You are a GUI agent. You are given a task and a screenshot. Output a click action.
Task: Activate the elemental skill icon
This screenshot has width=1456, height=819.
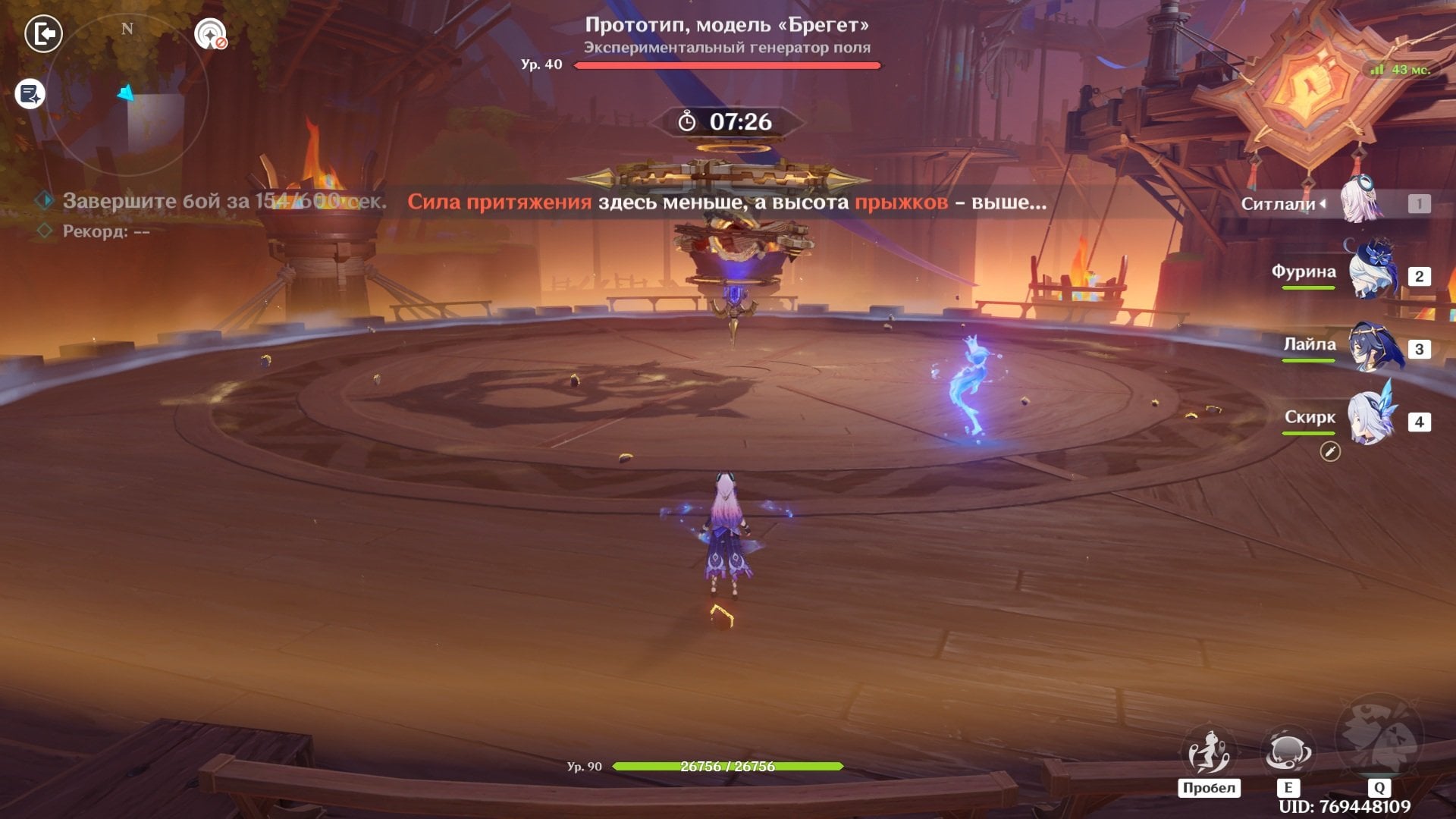pos(1286,752)
